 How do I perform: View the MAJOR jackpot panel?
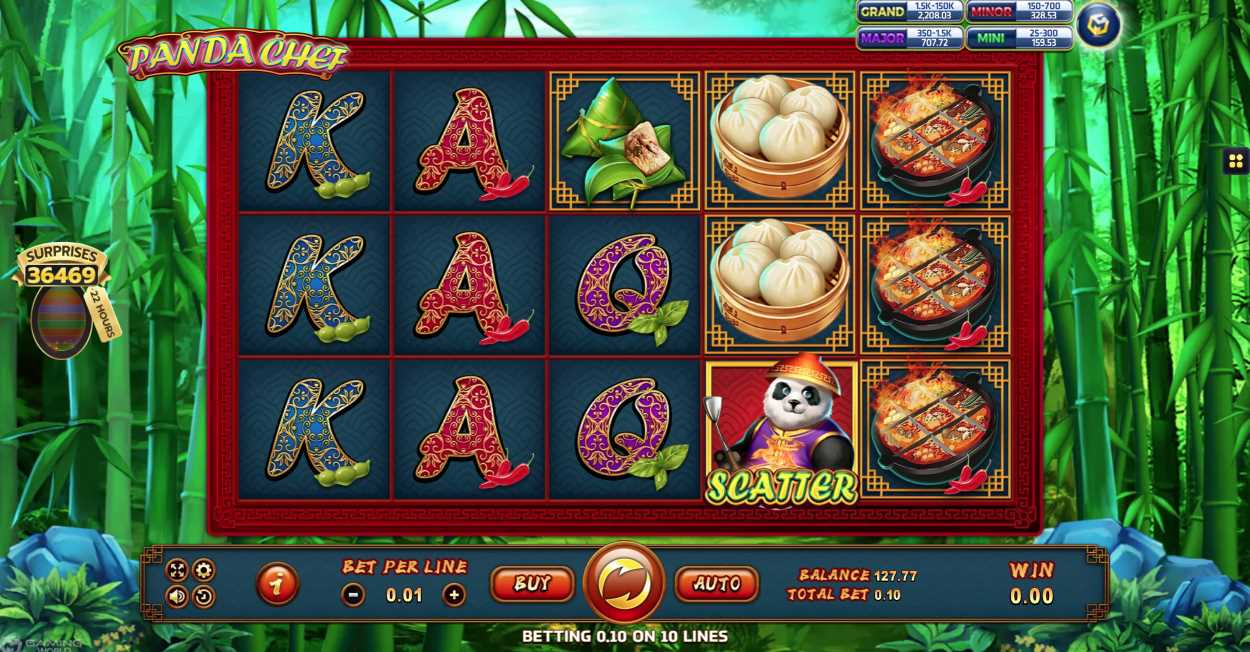[x=909, y=38]
